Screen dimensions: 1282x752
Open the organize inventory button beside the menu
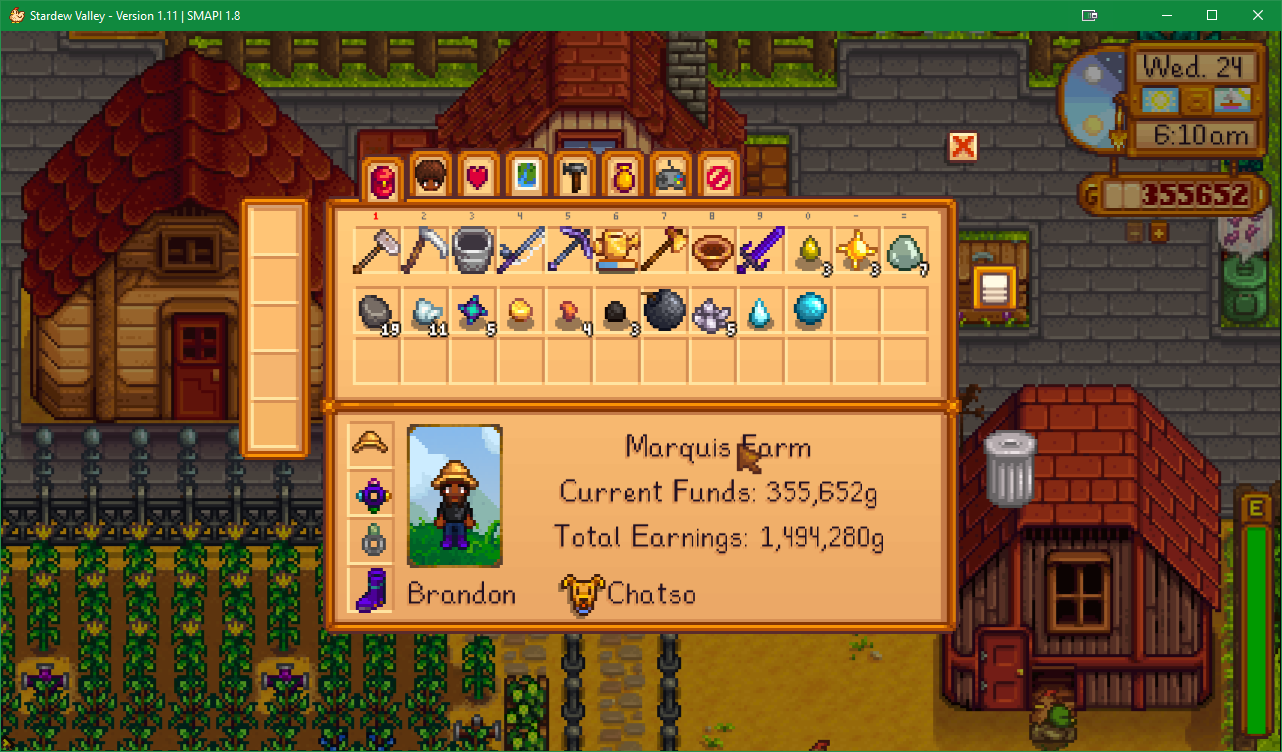[x=993, y=289]
